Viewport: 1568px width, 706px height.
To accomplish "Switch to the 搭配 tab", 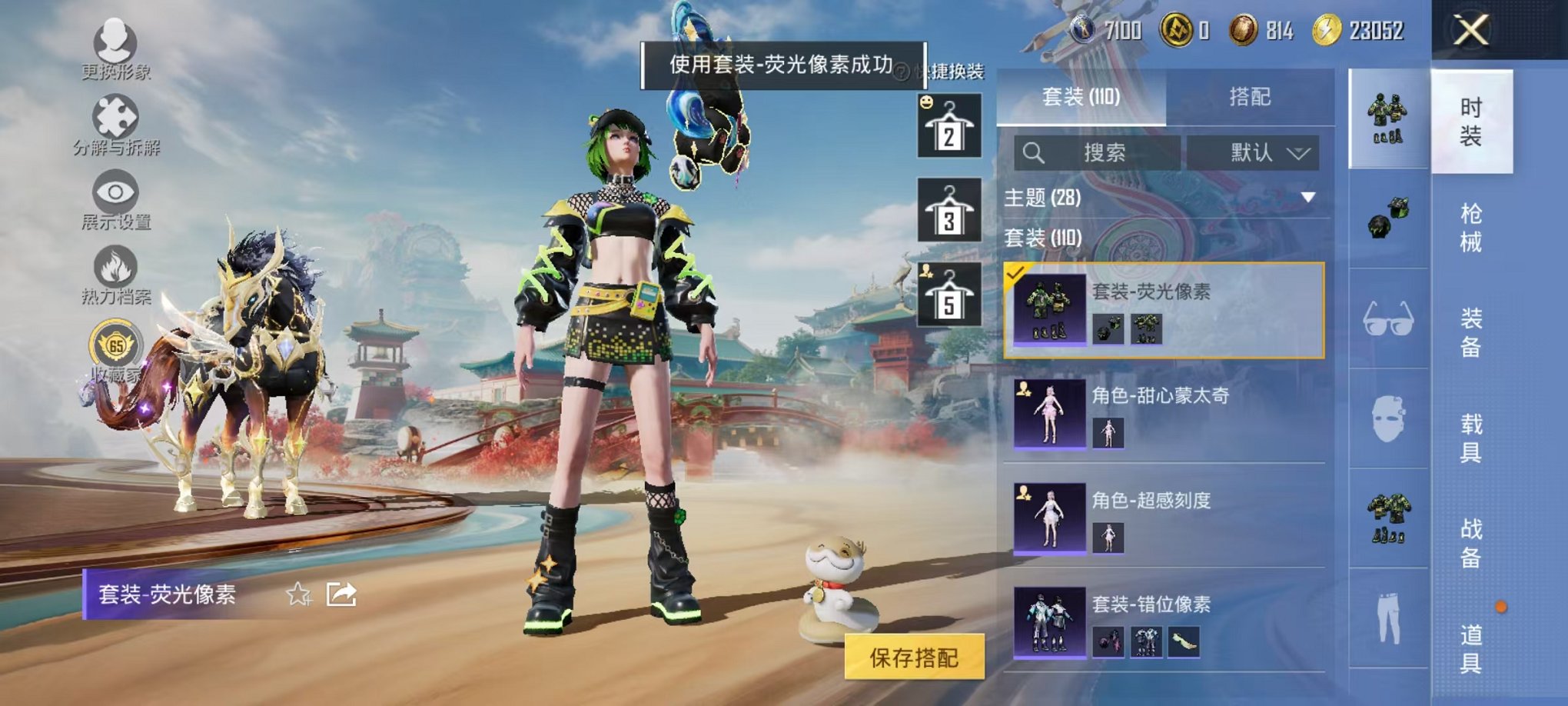I will point(1250,97).
